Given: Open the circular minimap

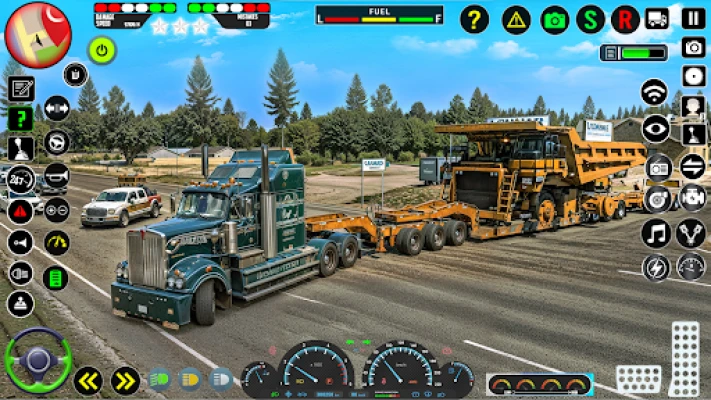Looking at the screenshot, I should coord(38,34).
